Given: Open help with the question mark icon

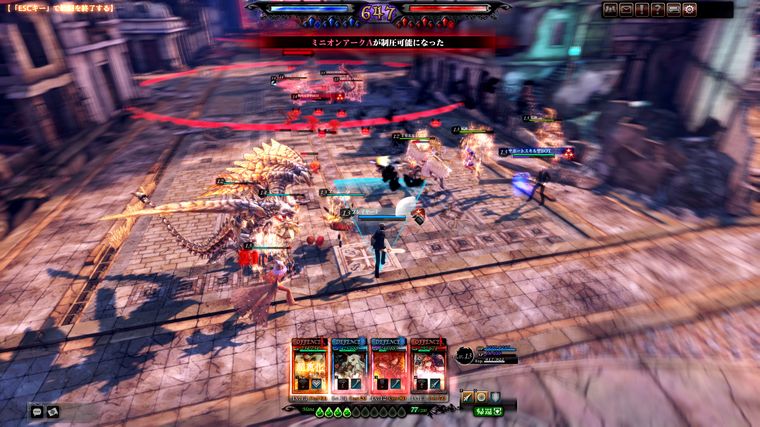Looking at the screenshot, I should point(658,9).
